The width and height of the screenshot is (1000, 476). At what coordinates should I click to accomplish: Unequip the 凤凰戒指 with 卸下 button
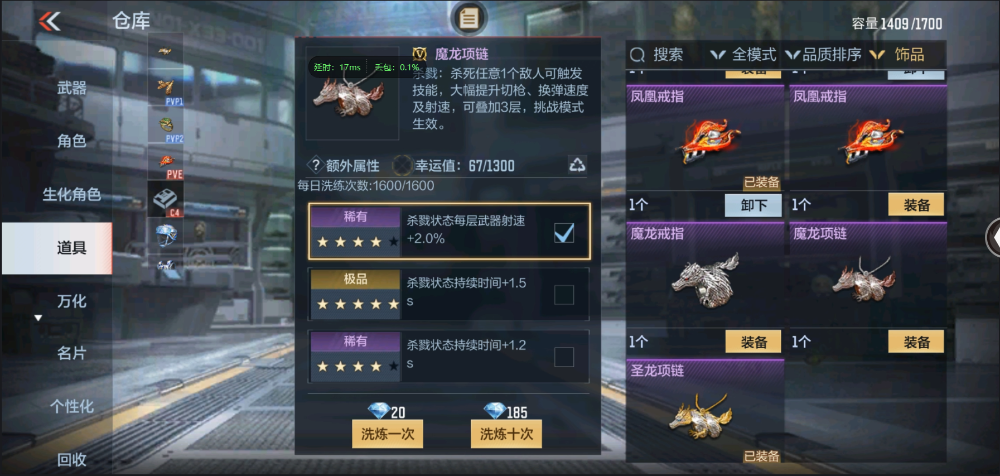(753, 205)
